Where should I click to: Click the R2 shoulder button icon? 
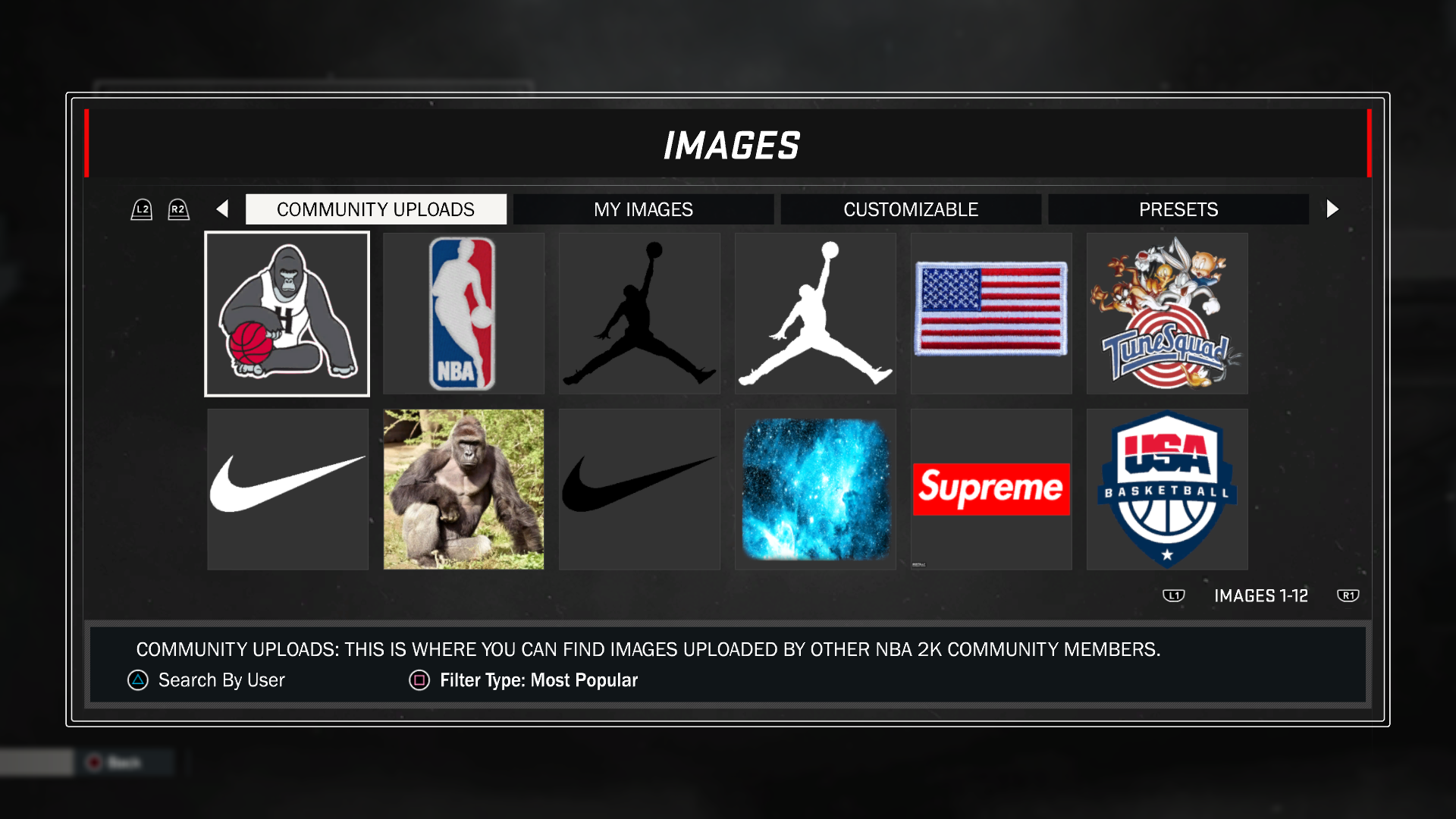click(178, 209)
